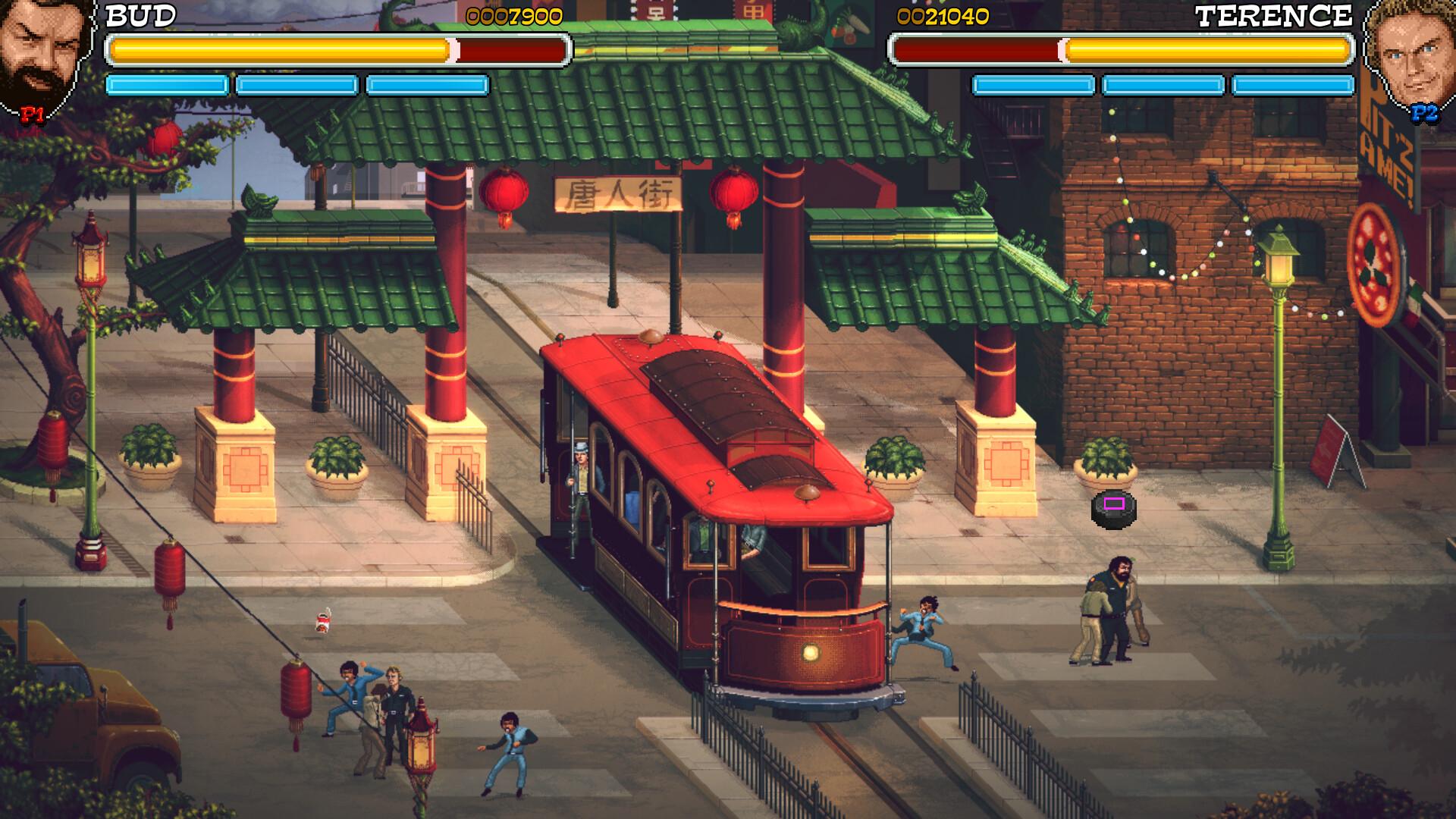The height and width of the screenshot is (819, 1456).
Task: Click the rightmost blue stamina segment for Terence
Action: tap(1293, 84)
